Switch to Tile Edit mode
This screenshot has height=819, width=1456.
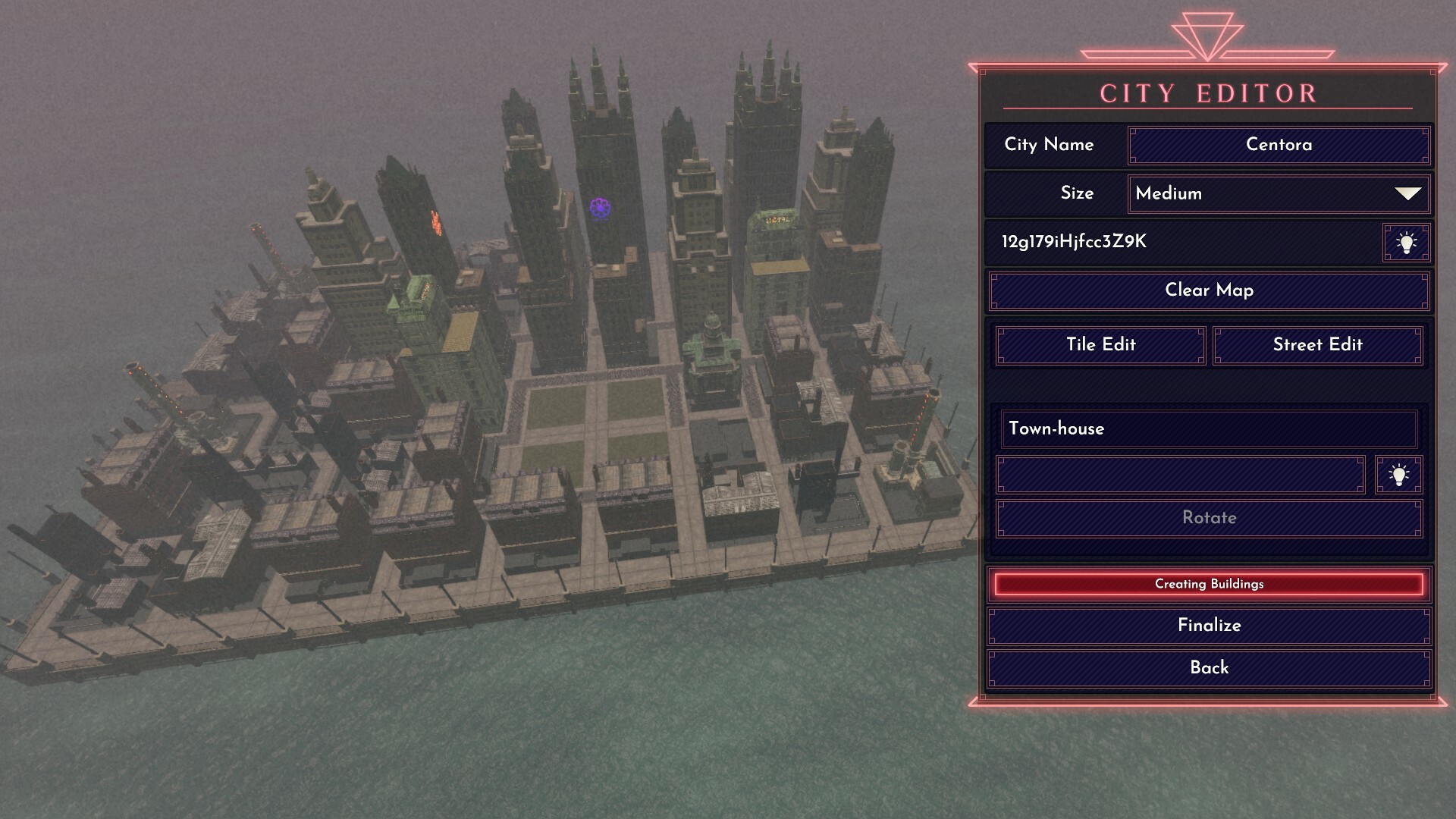1100,345
